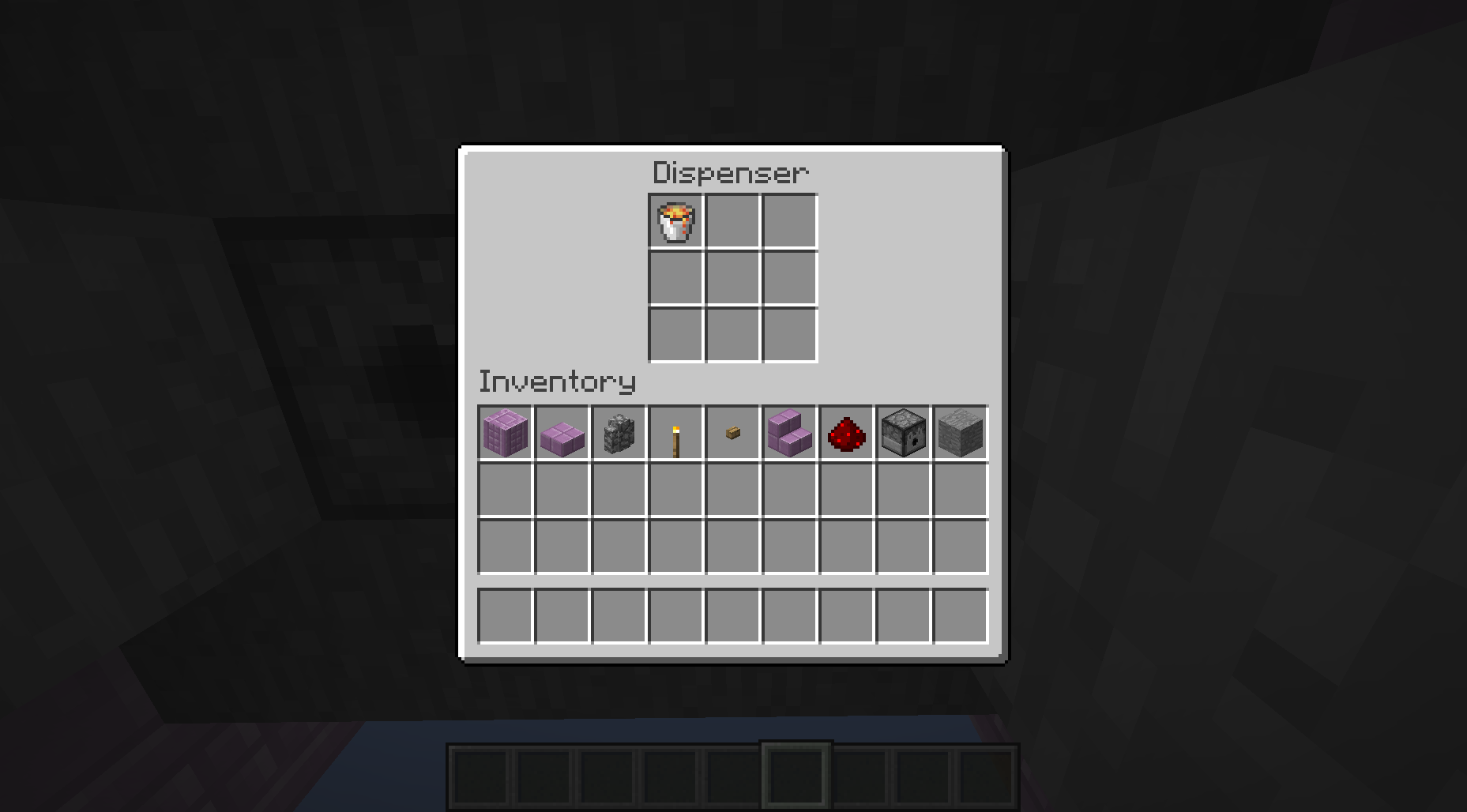The width and height of the screenshot is (1467, 812).
Task: Select the wooden button item
Action: point(732,433)
